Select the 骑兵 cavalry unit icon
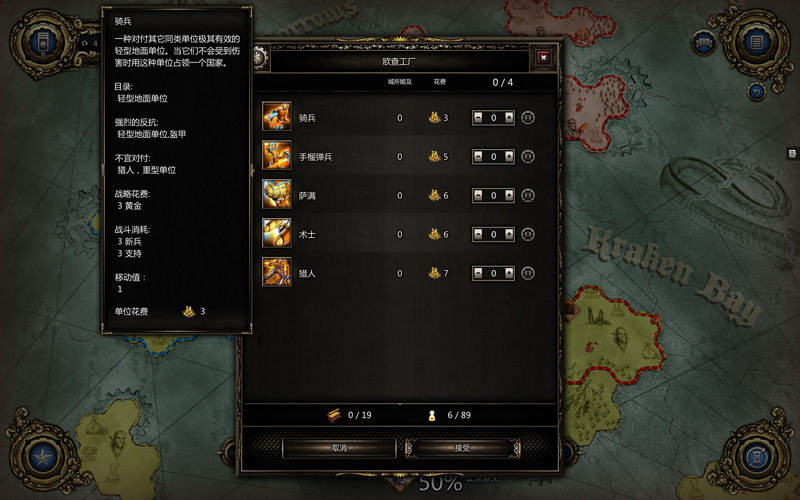 point(277,117)
